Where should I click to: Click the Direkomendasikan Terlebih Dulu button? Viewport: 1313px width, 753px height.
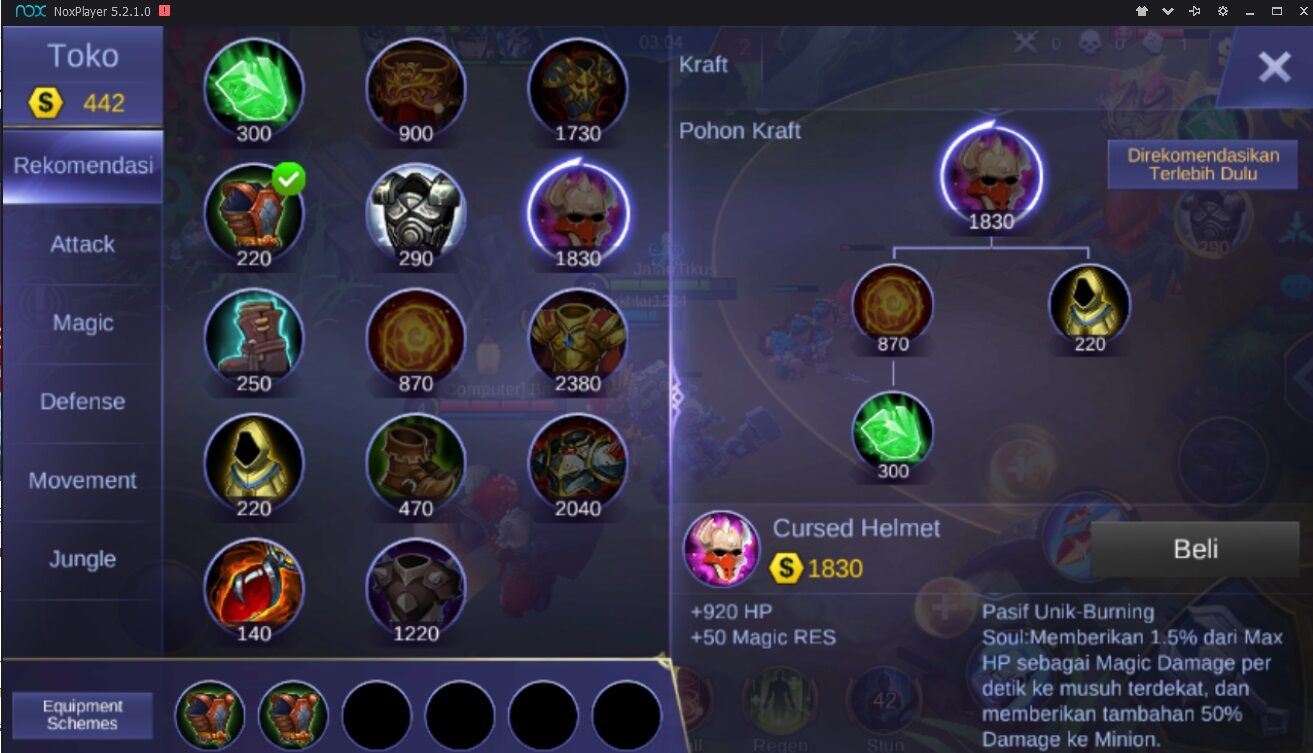click(1202, 164)
